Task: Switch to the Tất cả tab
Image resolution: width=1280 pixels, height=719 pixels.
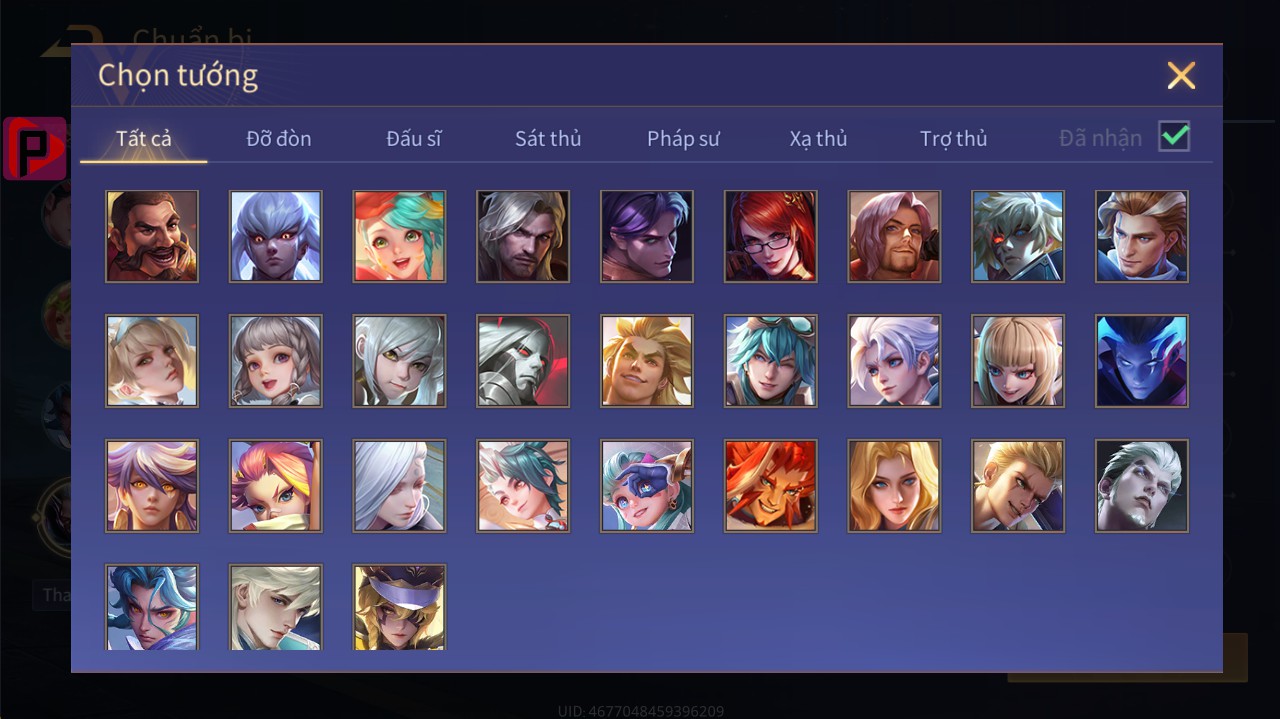Action: pos(144,138)
